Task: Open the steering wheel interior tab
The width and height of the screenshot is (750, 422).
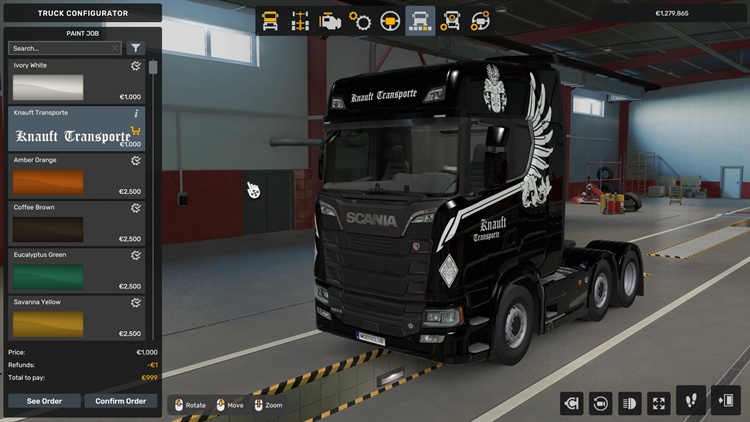Action: point(390,20)
